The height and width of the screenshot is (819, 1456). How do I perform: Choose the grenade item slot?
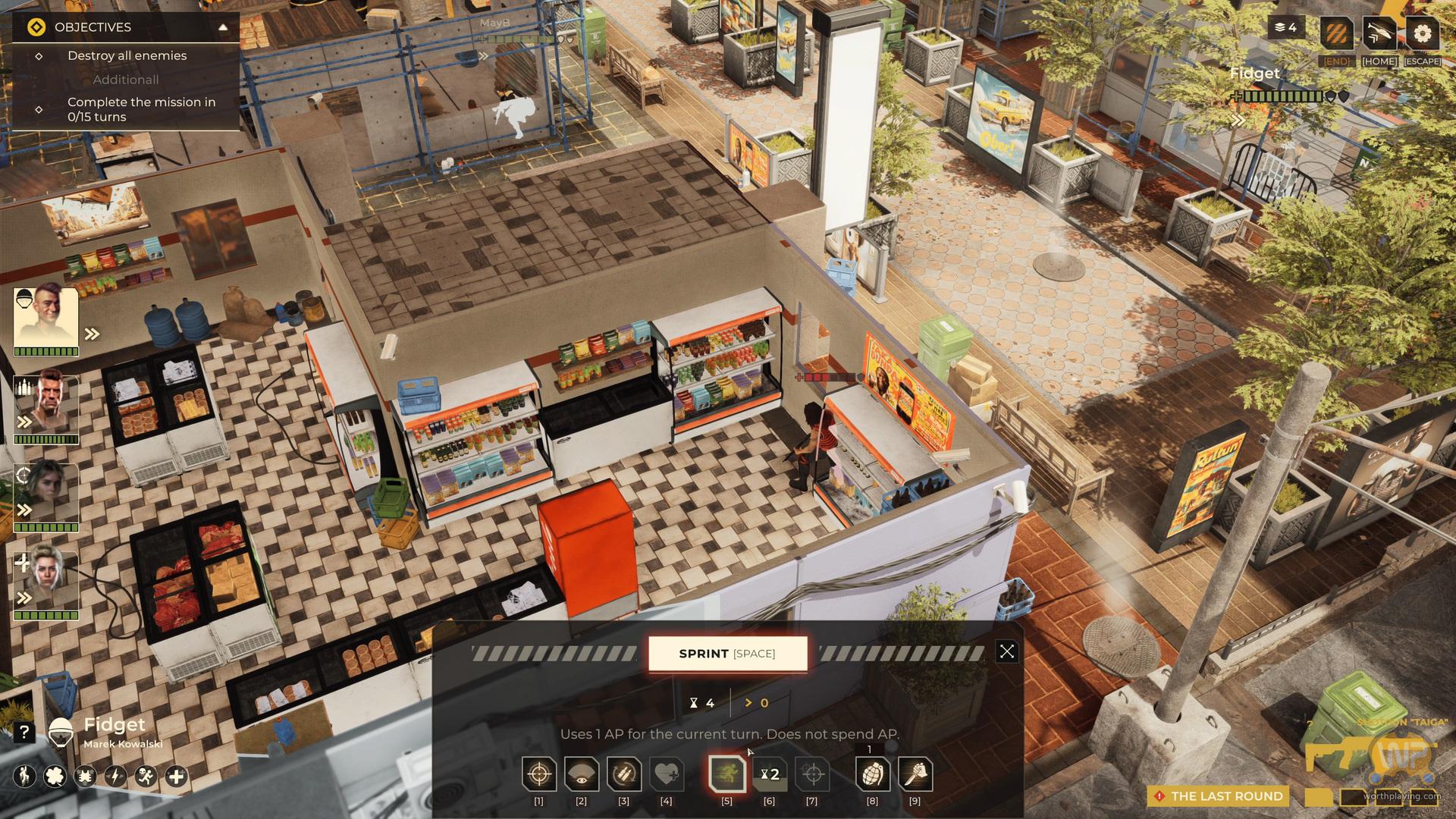[x=872, y=774]
